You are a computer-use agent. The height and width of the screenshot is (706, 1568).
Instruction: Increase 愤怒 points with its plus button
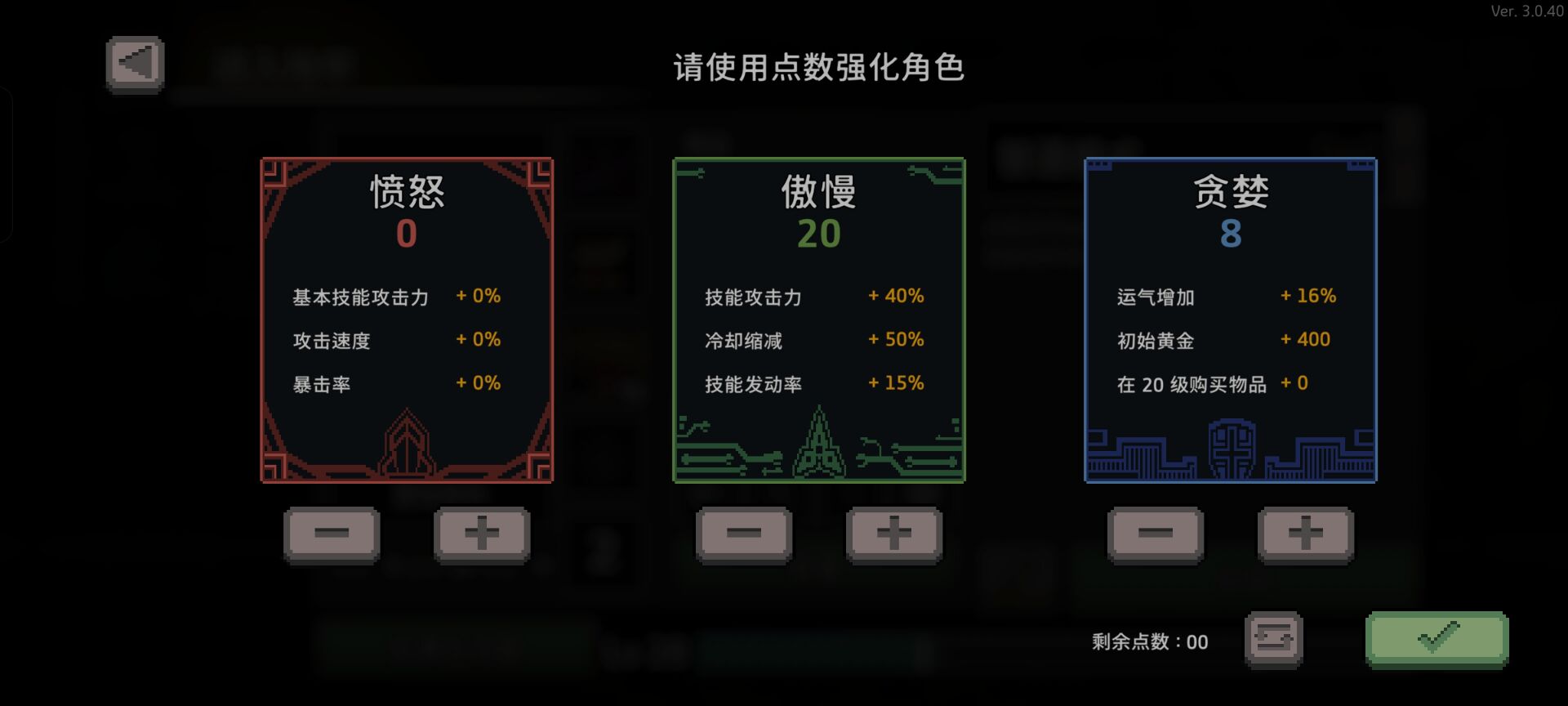[x=482, y=534]
